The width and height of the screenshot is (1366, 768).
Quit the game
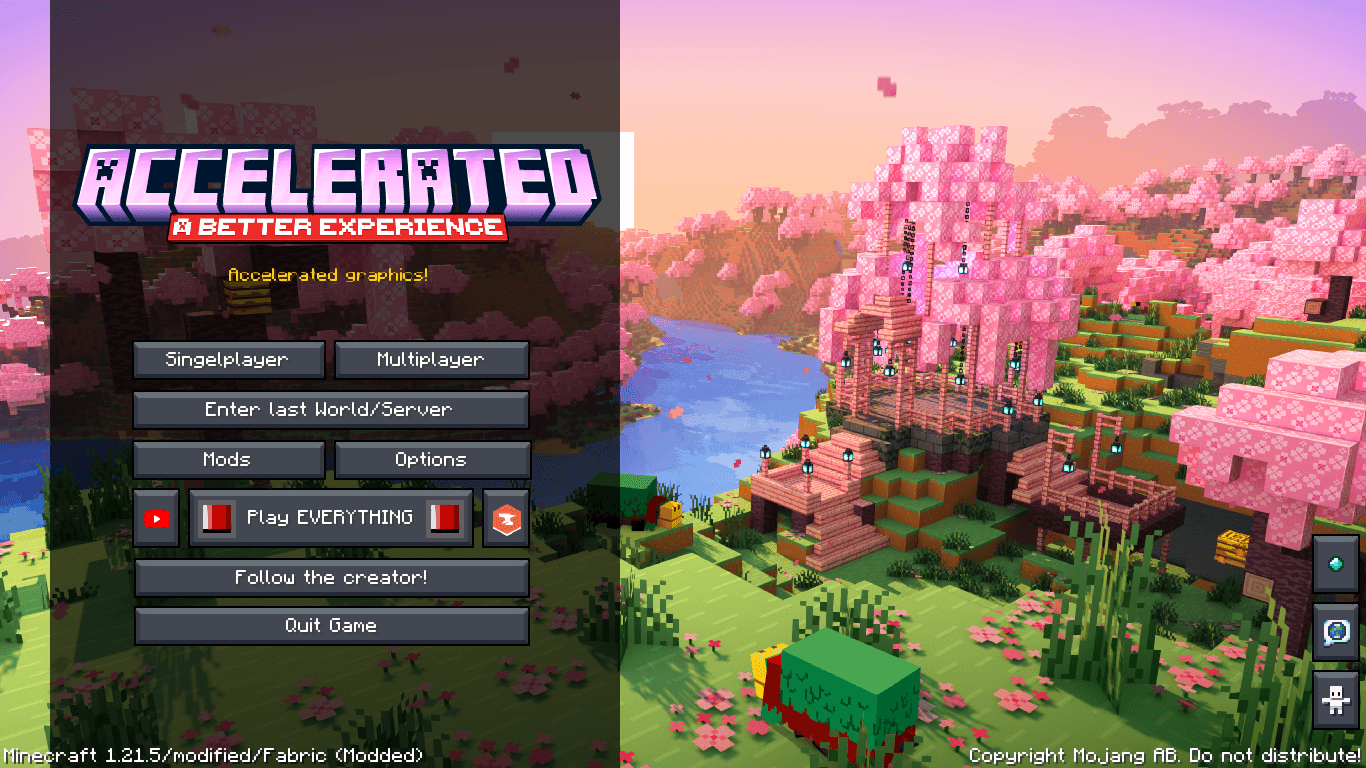point(332,625)
